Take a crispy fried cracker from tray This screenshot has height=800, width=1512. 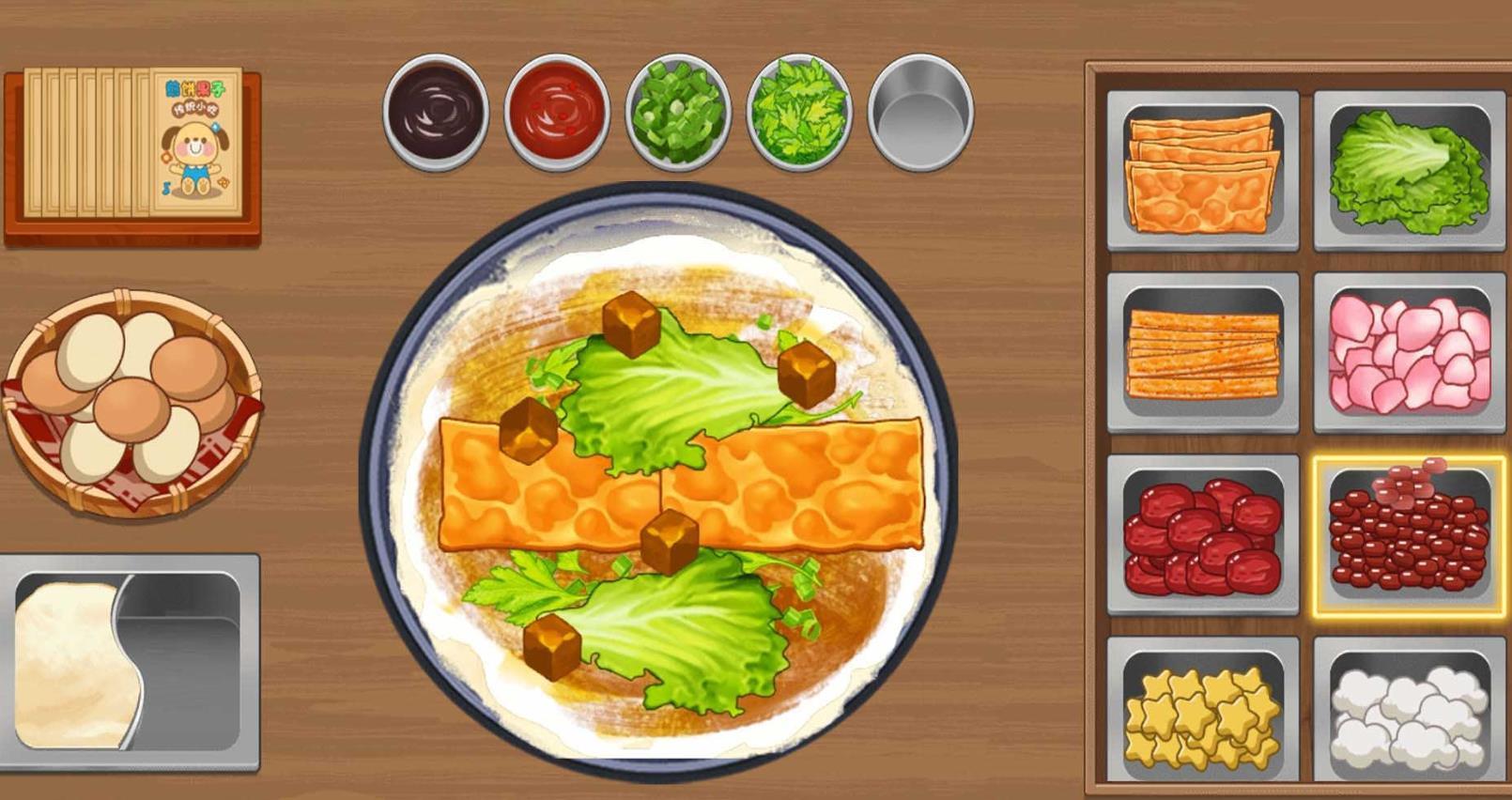tap(1202, 171)
